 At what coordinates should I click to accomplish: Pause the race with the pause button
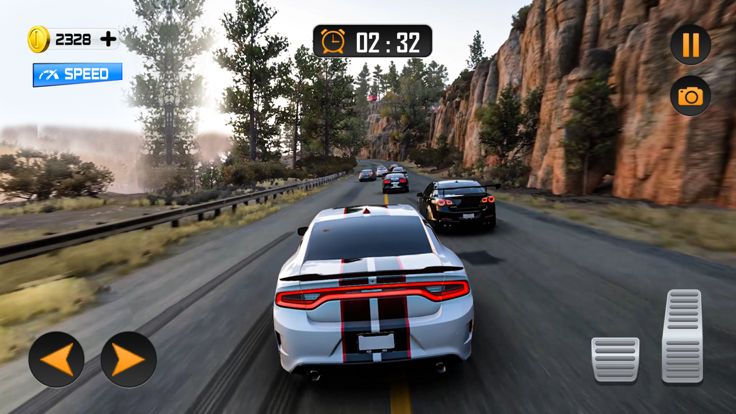tap(690, 44)
